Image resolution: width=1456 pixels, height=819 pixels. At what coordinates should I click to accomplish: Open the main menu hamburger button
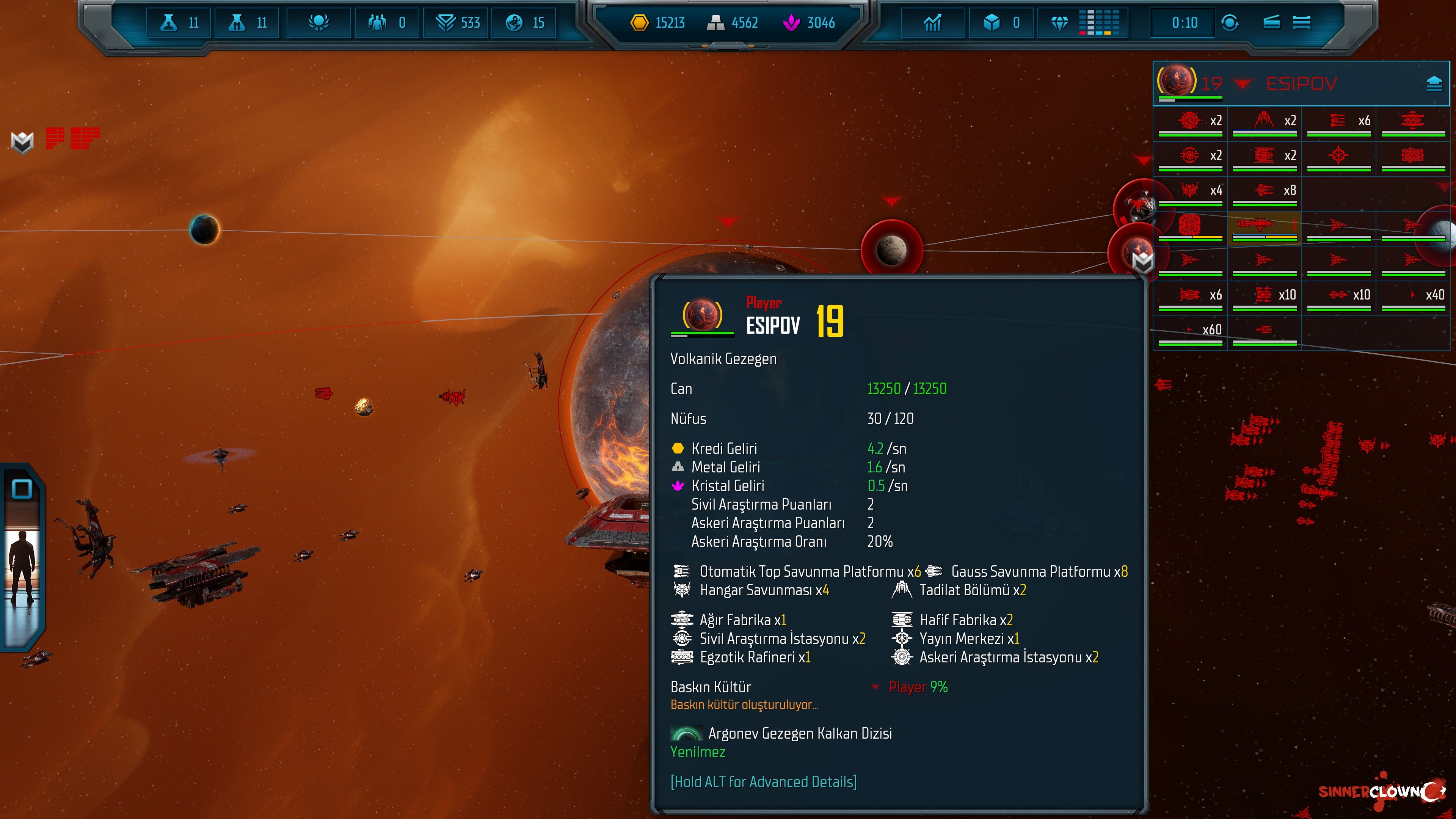tap(1302, 23)
